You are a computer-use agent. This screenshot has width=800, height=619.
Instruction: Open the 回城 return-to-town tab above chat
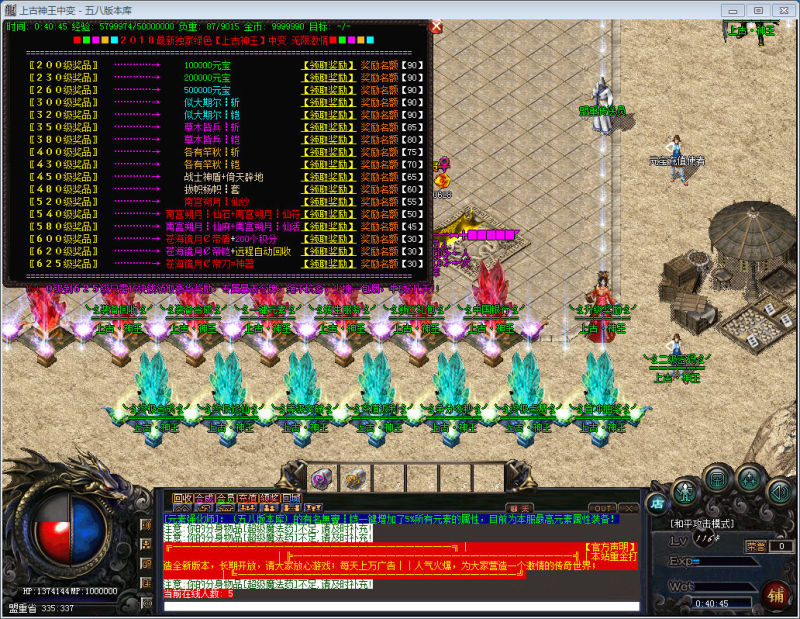point(291,497)
